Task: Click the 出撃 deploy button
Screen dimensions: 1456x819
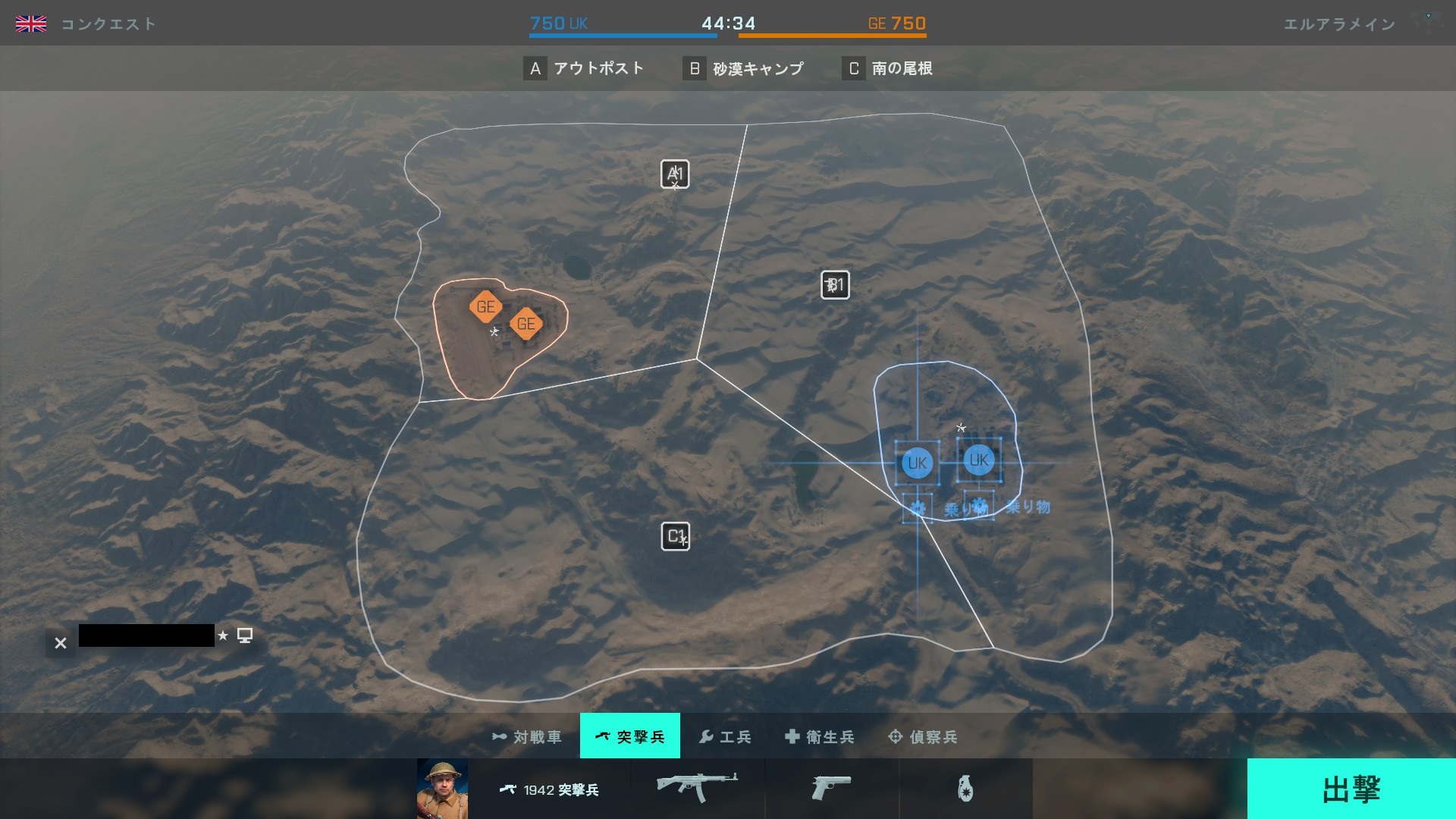Action: point(1351,789)
